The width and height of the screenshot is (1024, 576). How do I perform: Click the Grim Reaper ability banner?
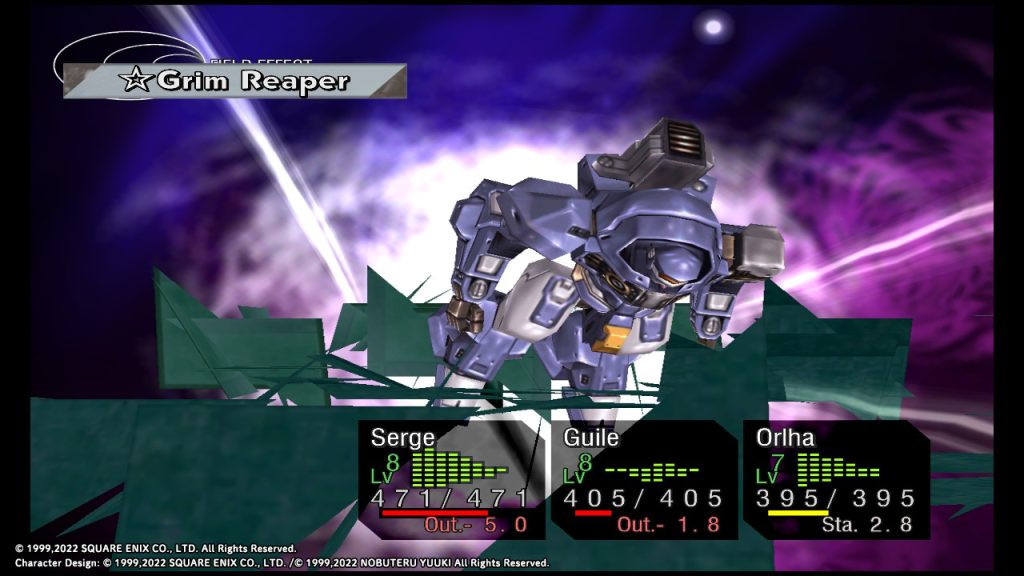coord(235,81)
